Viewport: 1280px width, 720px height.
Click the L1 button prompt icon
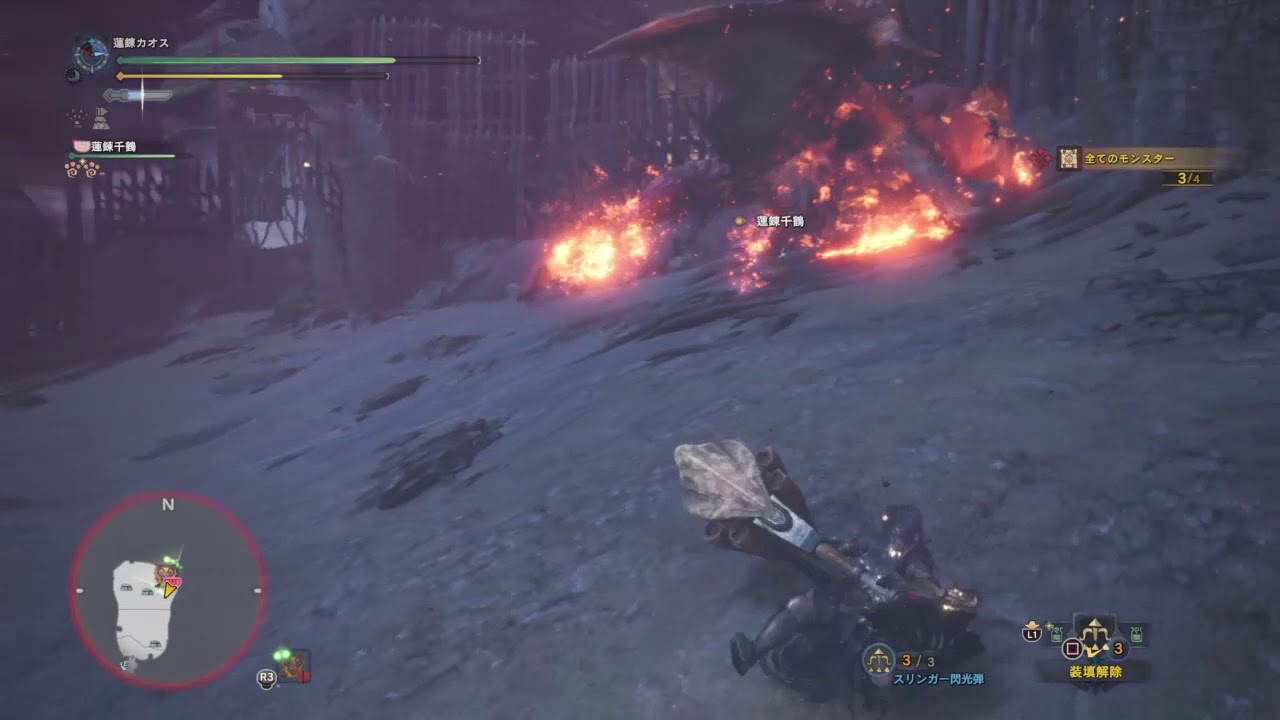(1032, 634)
